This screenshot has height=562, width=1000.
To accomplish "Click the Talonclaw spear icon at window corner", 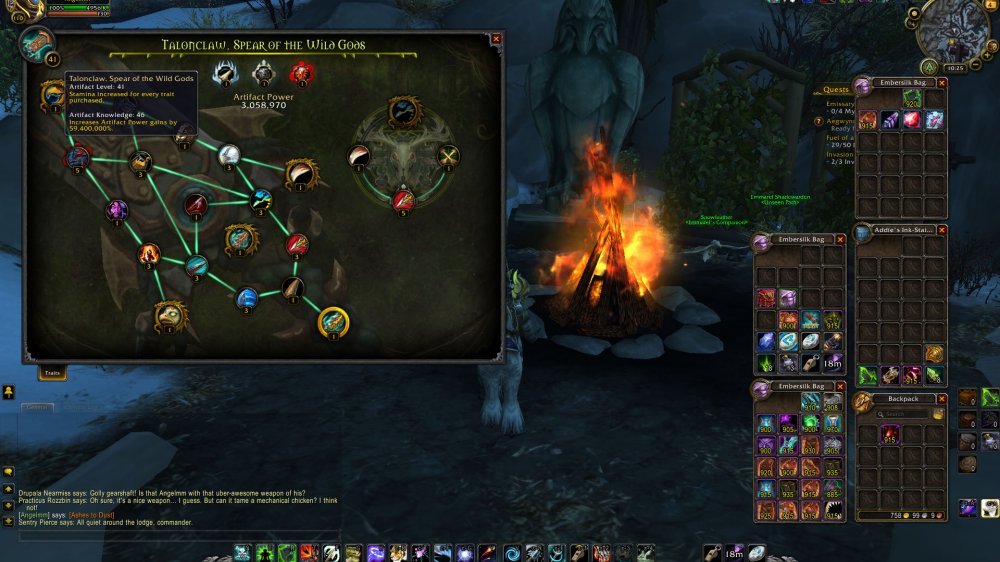I will [x=37, y=44].
